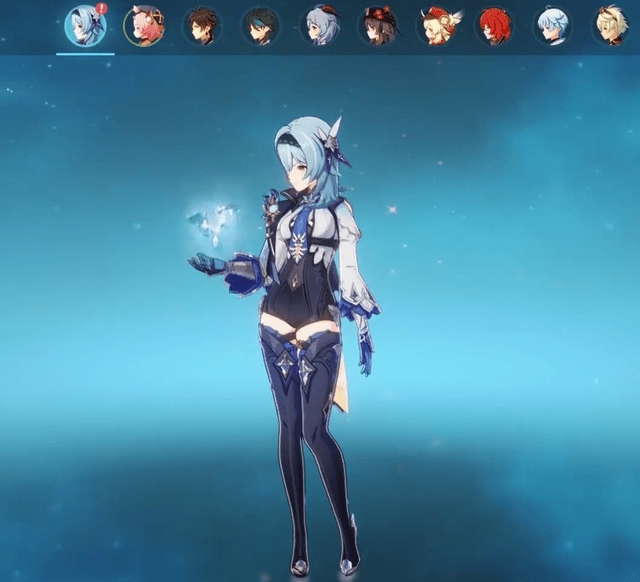Select Ganyu's portrait with red horns
The width and height of the screenshot is (640, 582).
320,26
